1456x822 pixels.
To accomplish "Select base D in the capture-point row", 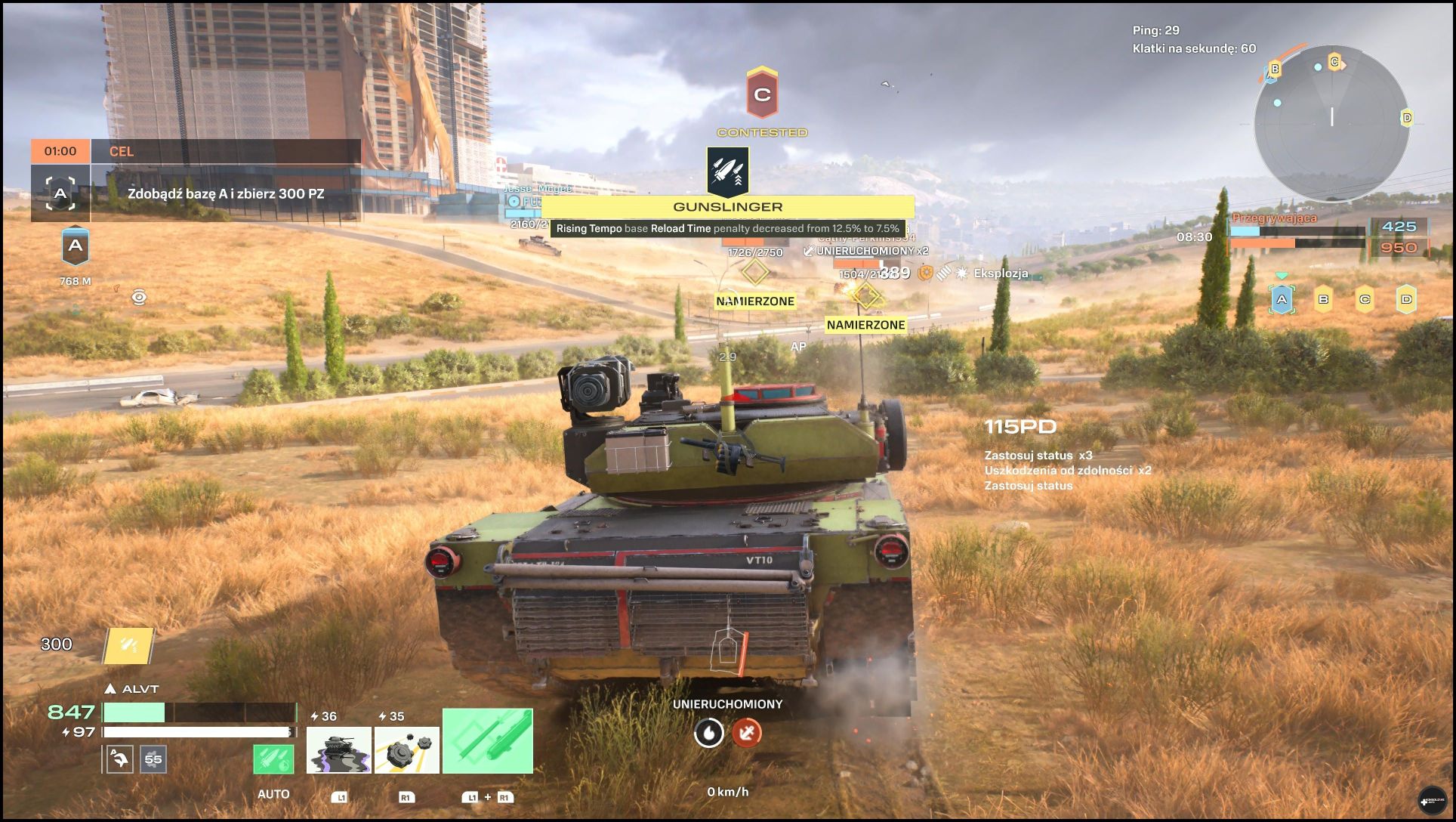I will click(1406, 300).
